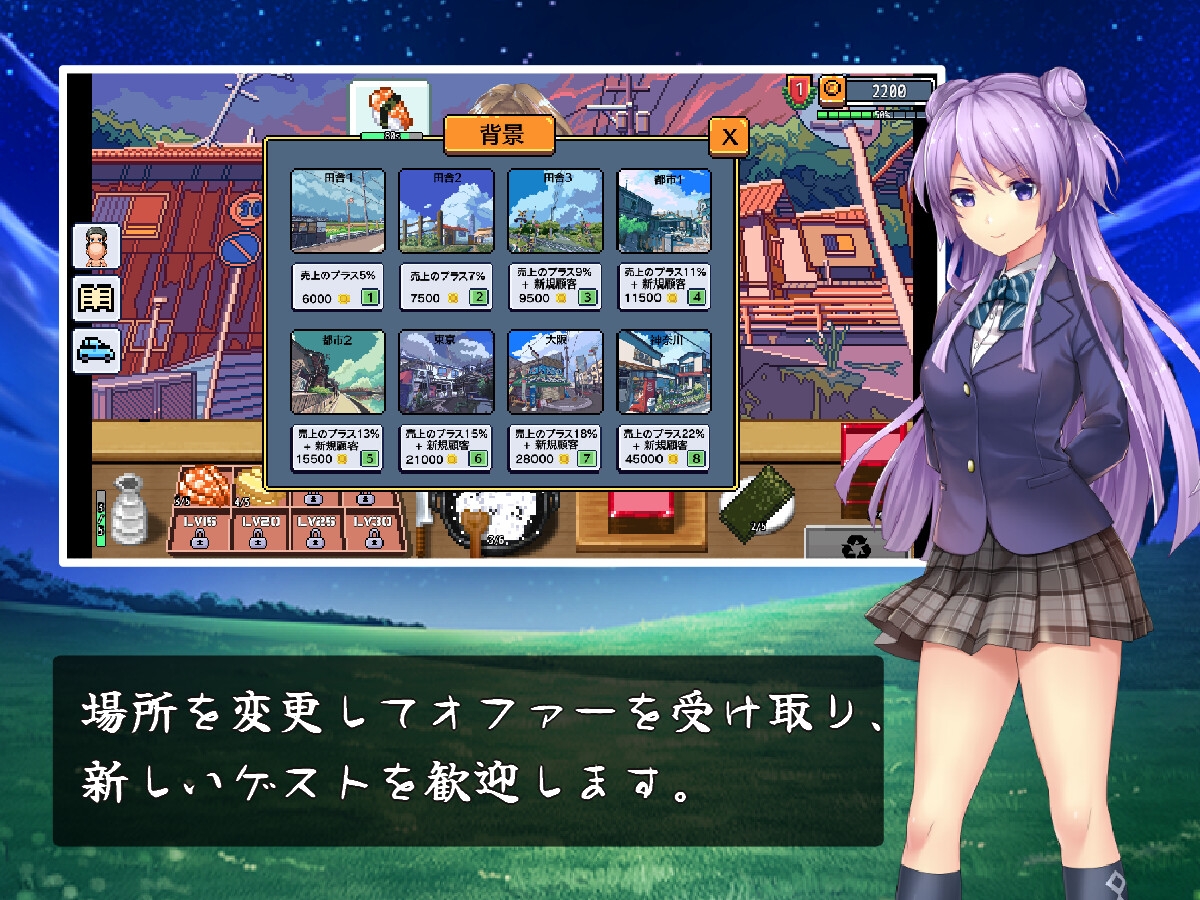Purchase the 11500 coin background offer
Viewport: 1200px width, 900px height.
point(664,286)
